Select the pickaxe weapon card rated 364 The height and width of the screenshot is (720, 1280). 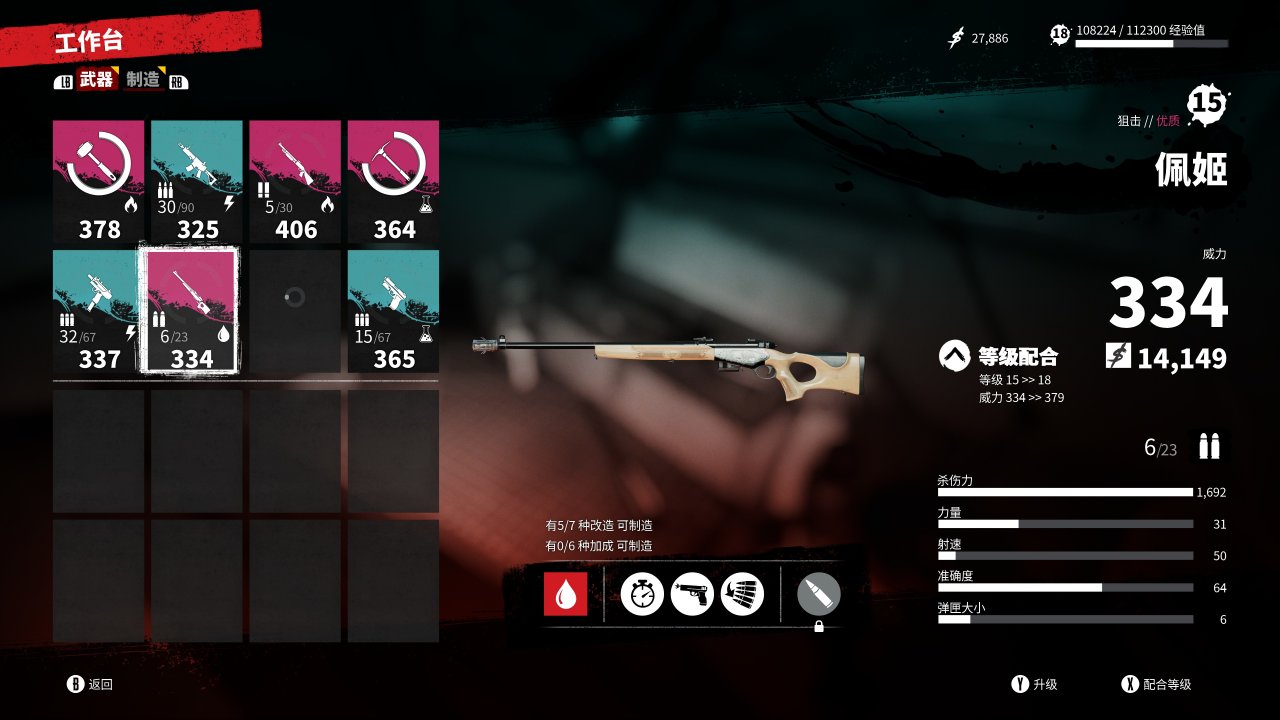coord(393,182)
